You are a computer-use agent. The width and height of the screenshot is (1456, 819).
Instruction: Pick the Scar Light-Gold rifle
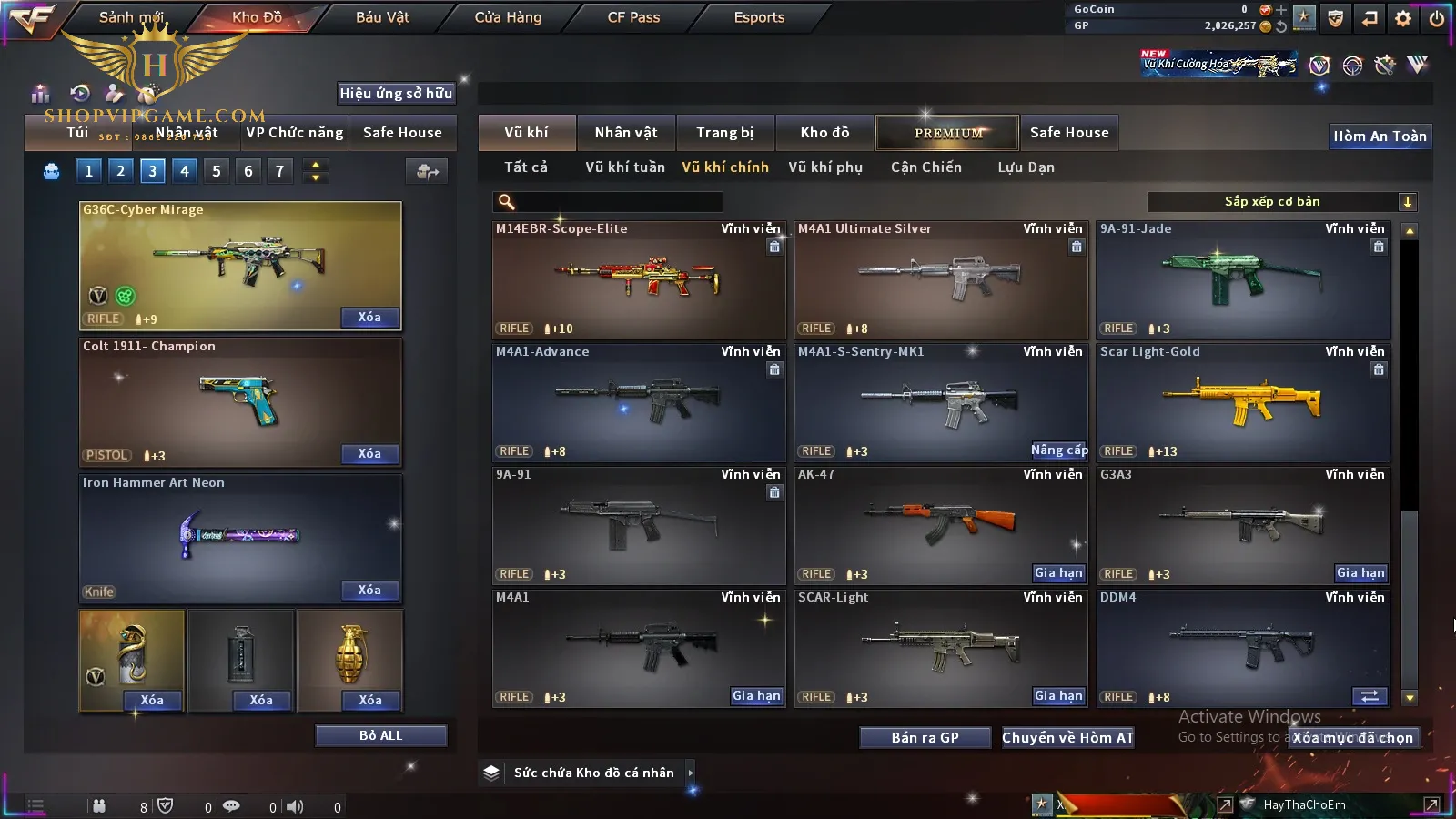(1243, 402)
